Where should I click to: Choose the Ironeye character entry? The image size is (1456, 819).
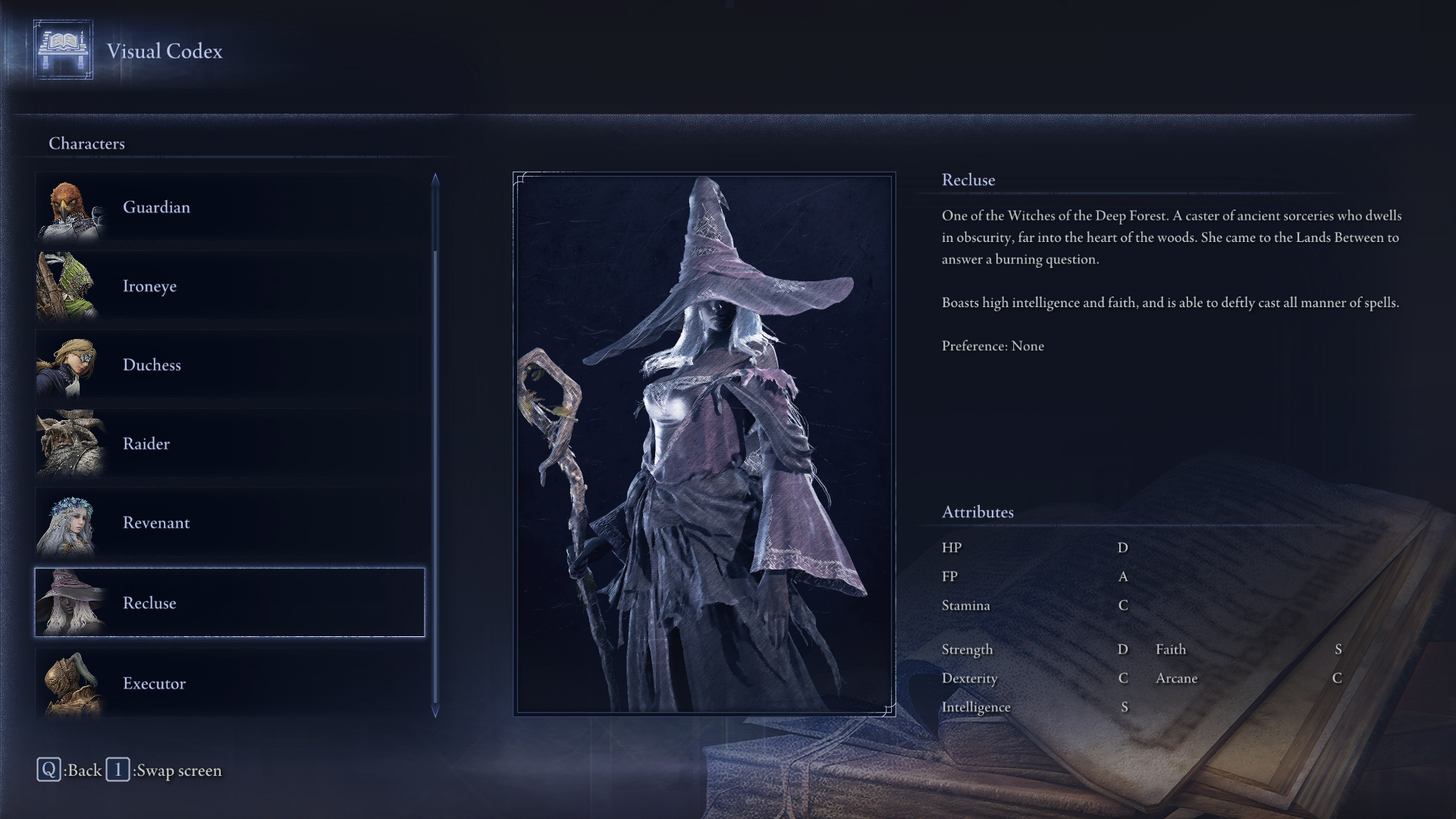229,286
